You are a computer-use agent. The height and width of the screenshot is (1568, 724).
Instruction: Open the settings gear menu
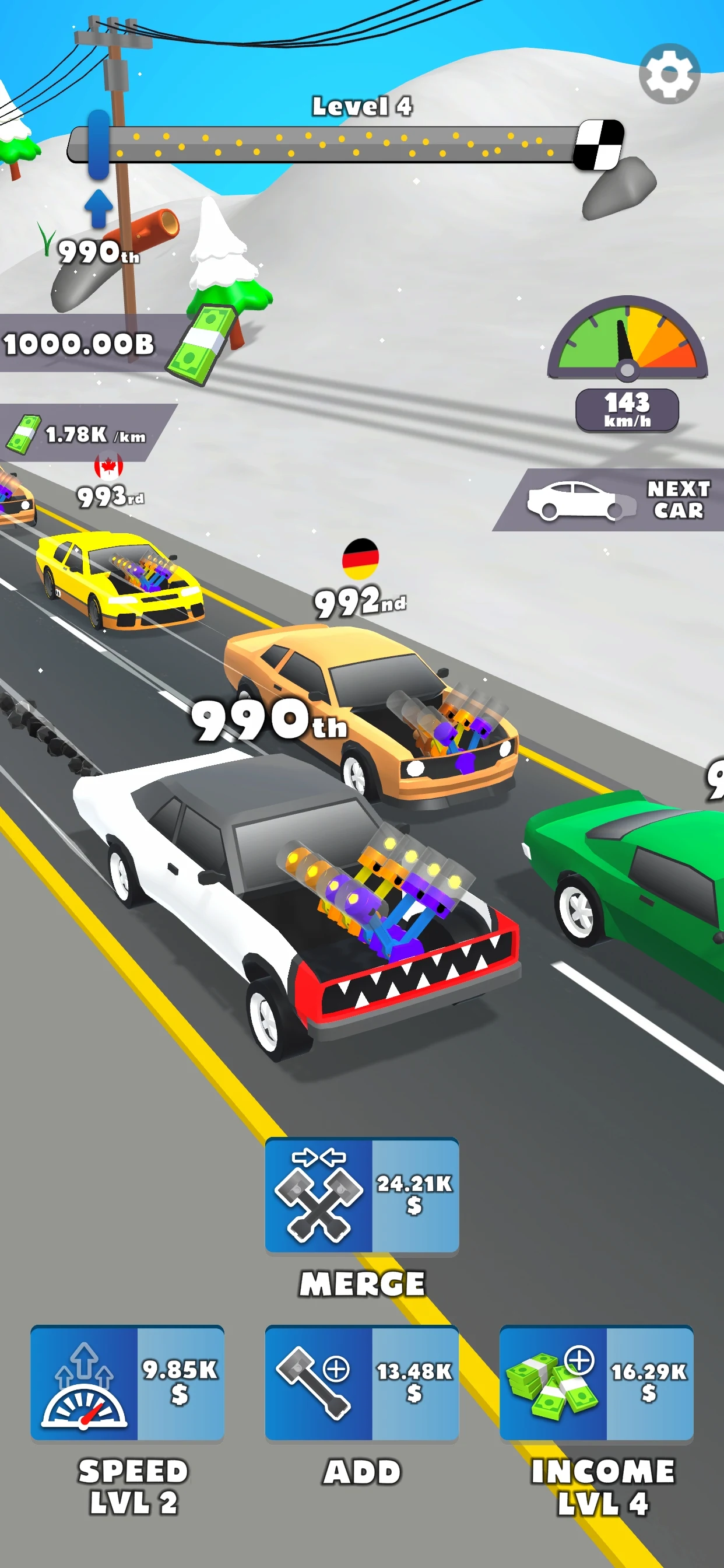coord(669,74)
